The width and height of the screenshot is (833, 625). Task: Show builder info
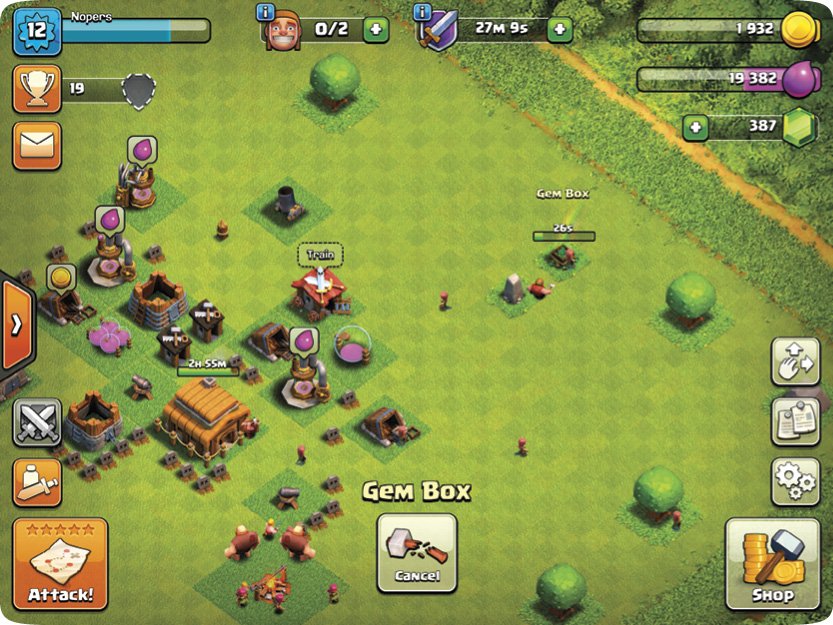coord(266,12)
